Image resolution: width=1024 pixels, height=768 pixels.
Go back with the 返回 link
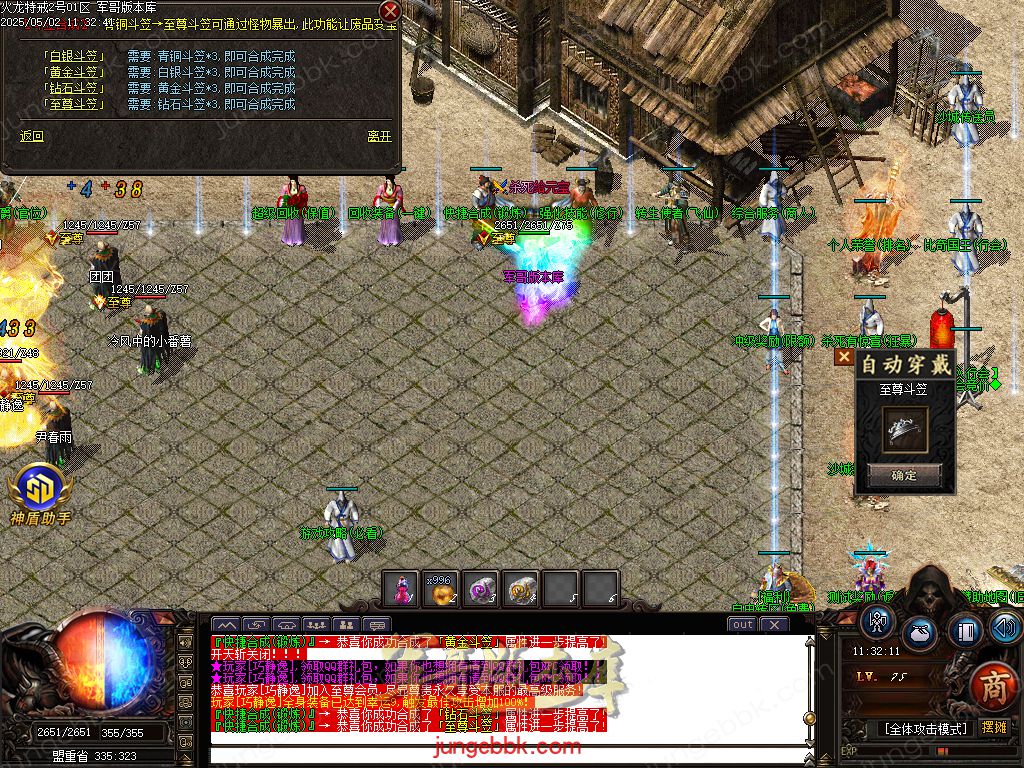click(32, 137)
